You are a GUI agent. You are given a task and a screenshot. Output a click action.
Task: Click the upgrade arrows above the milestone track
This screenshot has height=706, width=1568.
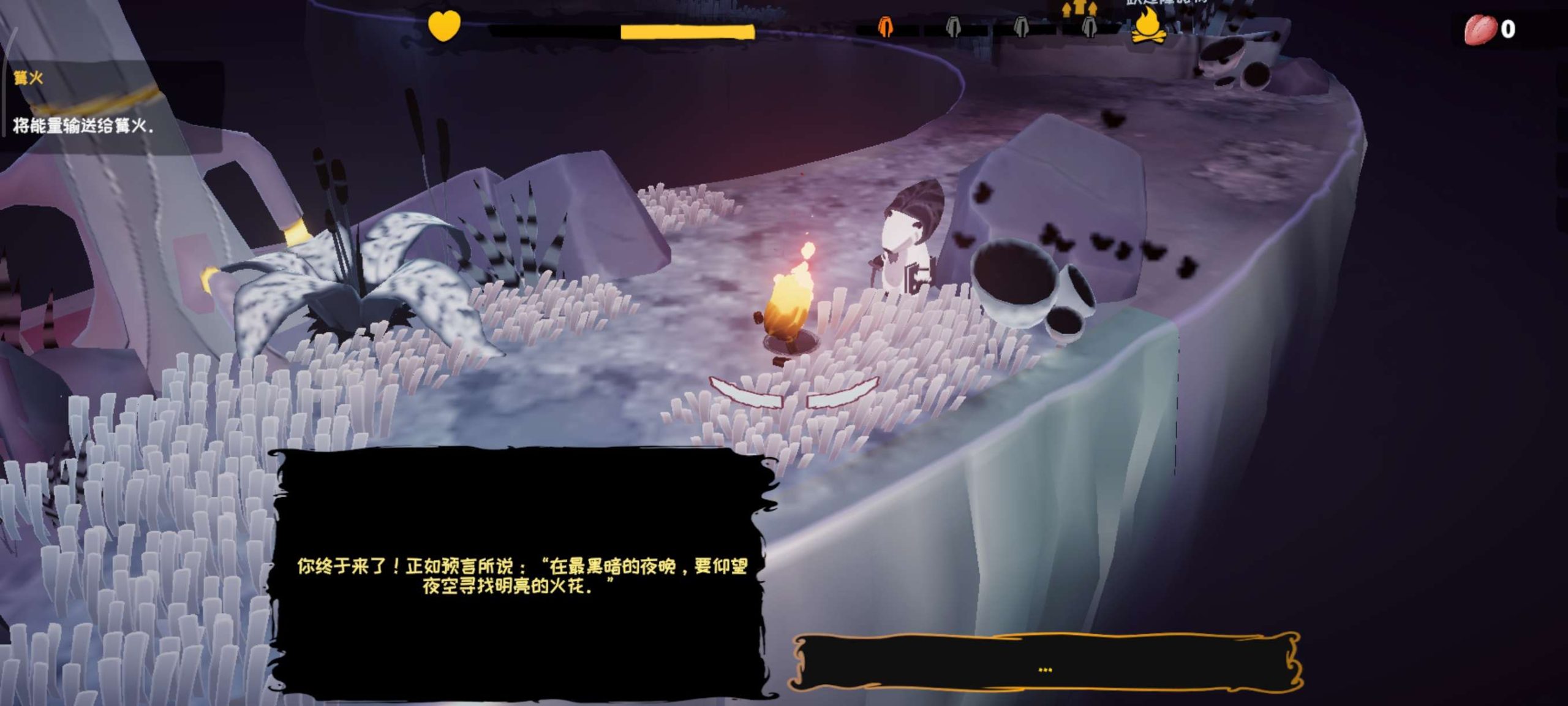1079,9
